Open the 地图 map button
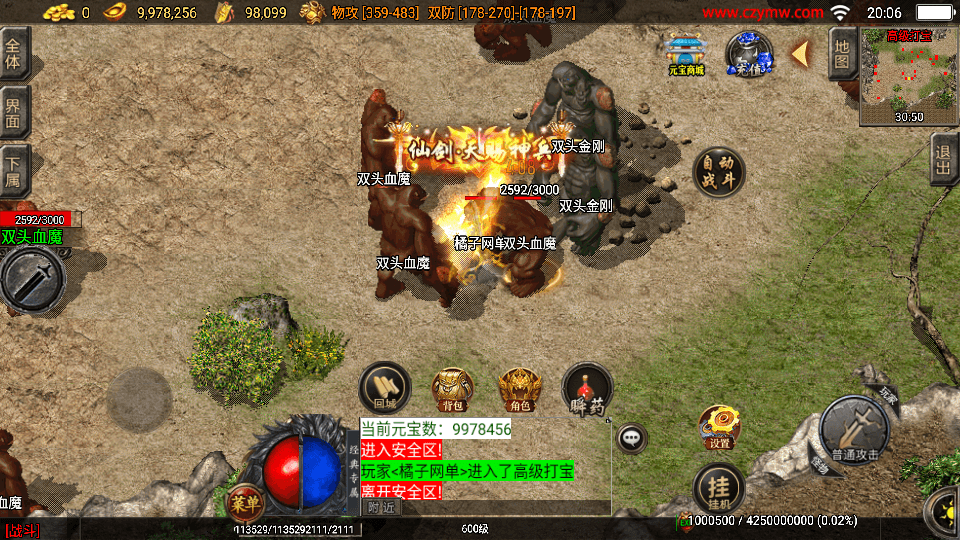Image resolution: width=960 pixels, height=540 pixels. 842,54
